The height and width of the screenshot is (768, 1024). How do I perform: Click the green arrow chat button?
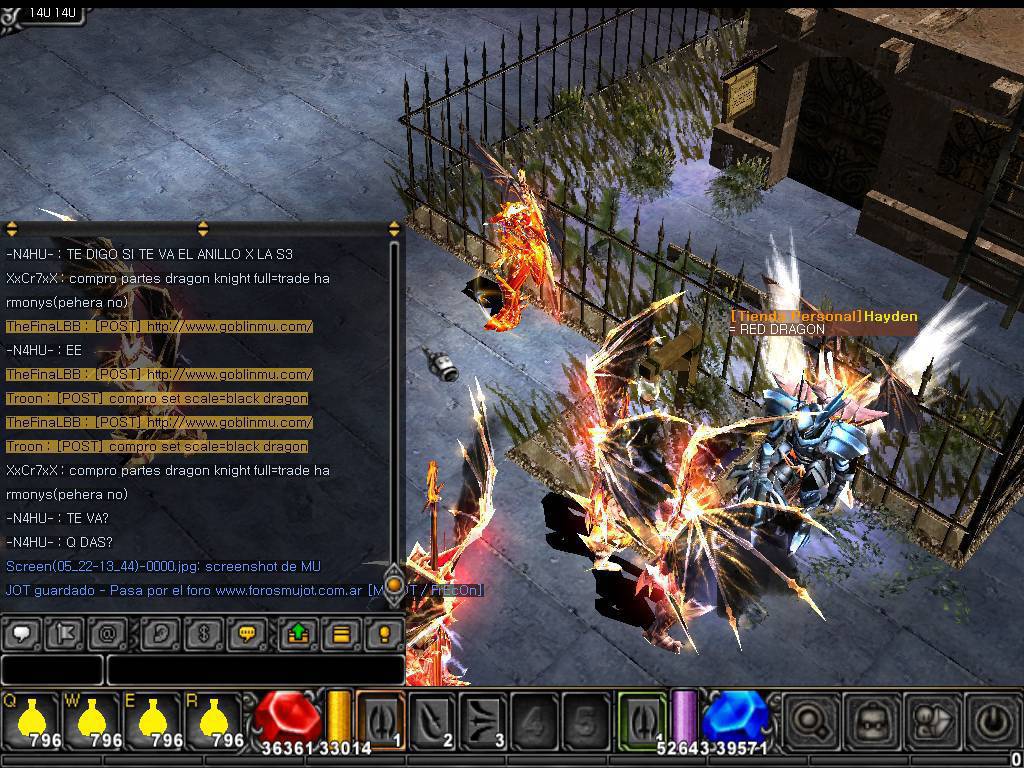[298, 634]
